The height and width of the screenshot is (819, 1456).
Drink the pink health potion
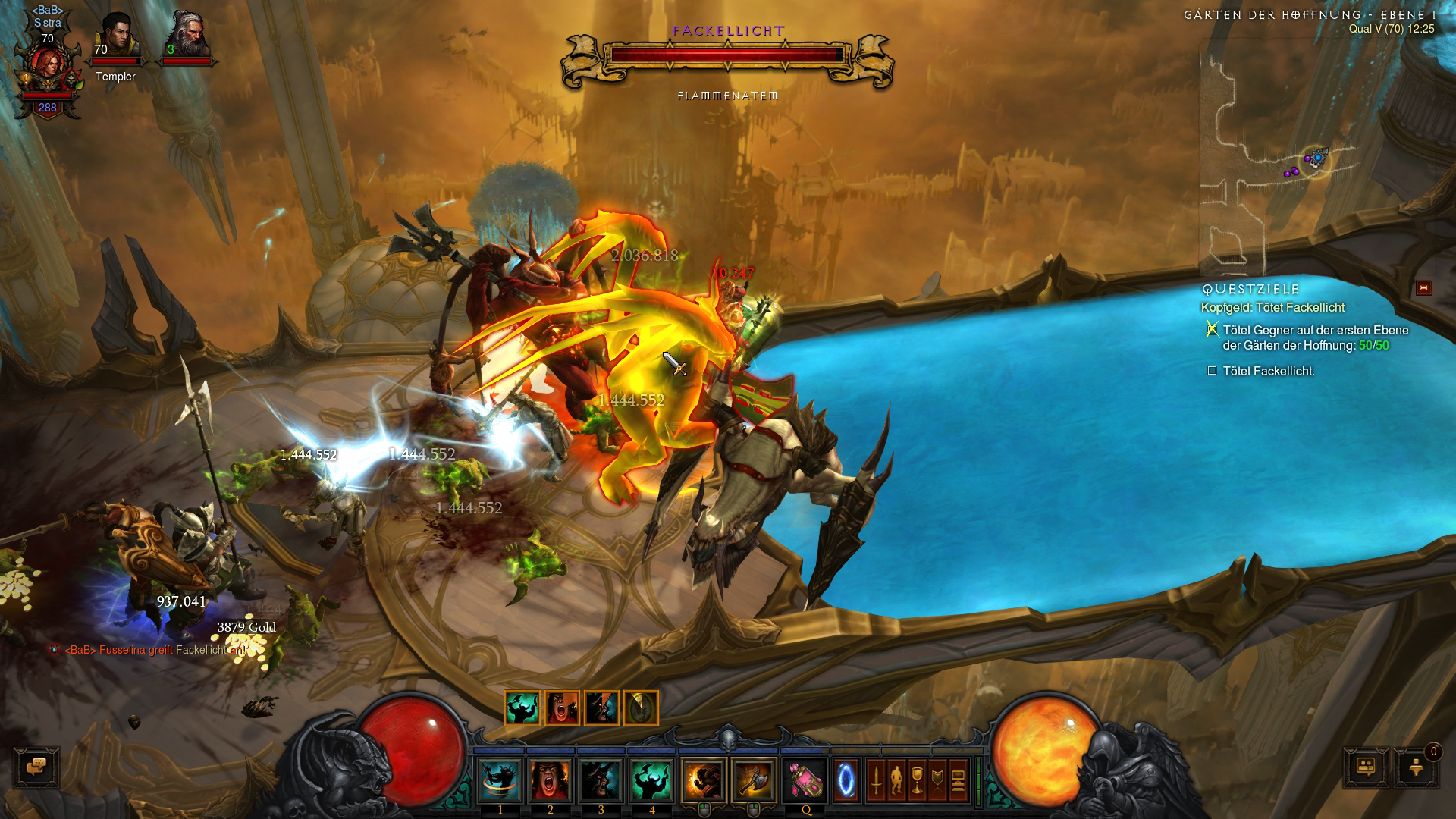(805, 780)
